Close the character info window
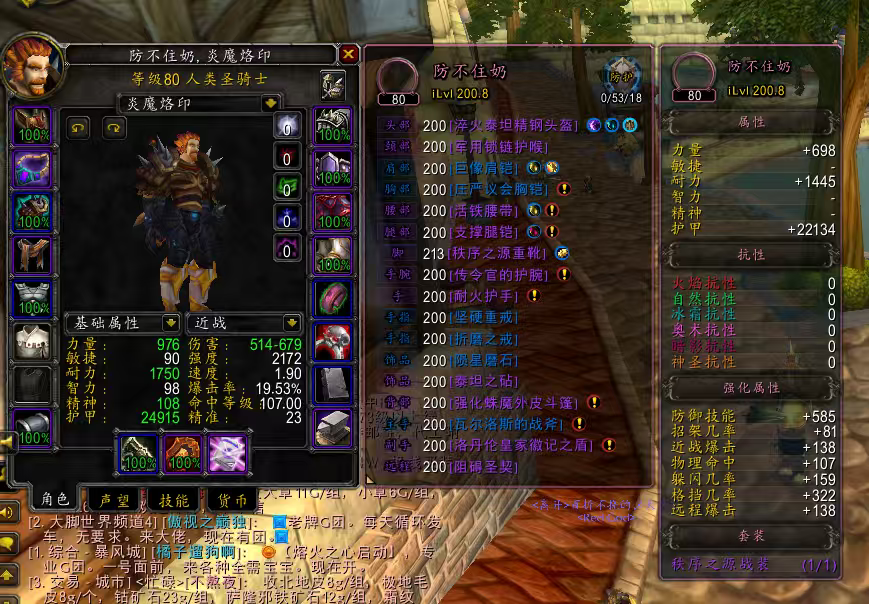The image size is (869, 604). pyautogui.click(x=348, y=54)
